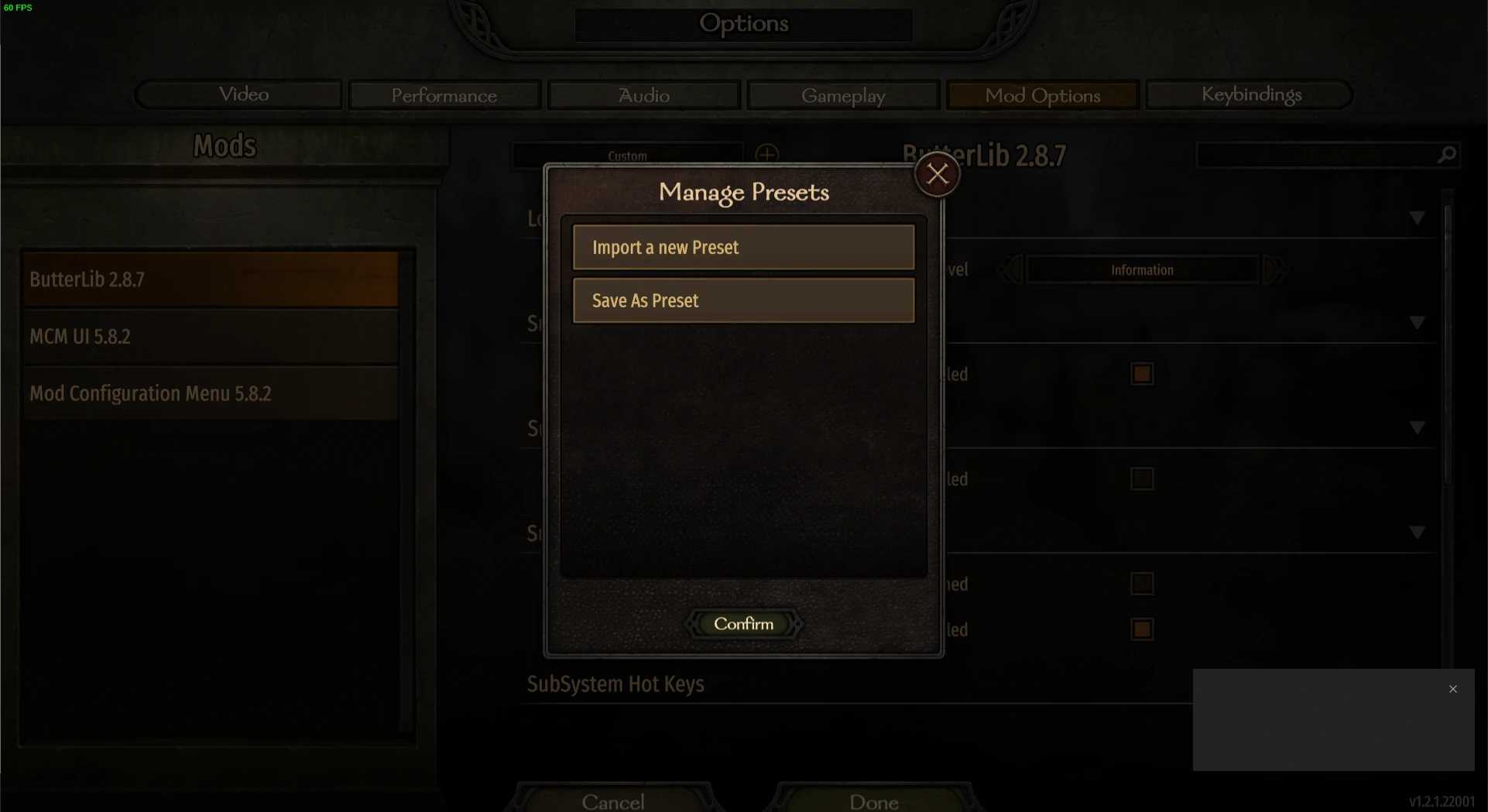Uncheck the bottom enabled checkbox
Viewport: 1488px width, 812px height.
[1142, 629]
